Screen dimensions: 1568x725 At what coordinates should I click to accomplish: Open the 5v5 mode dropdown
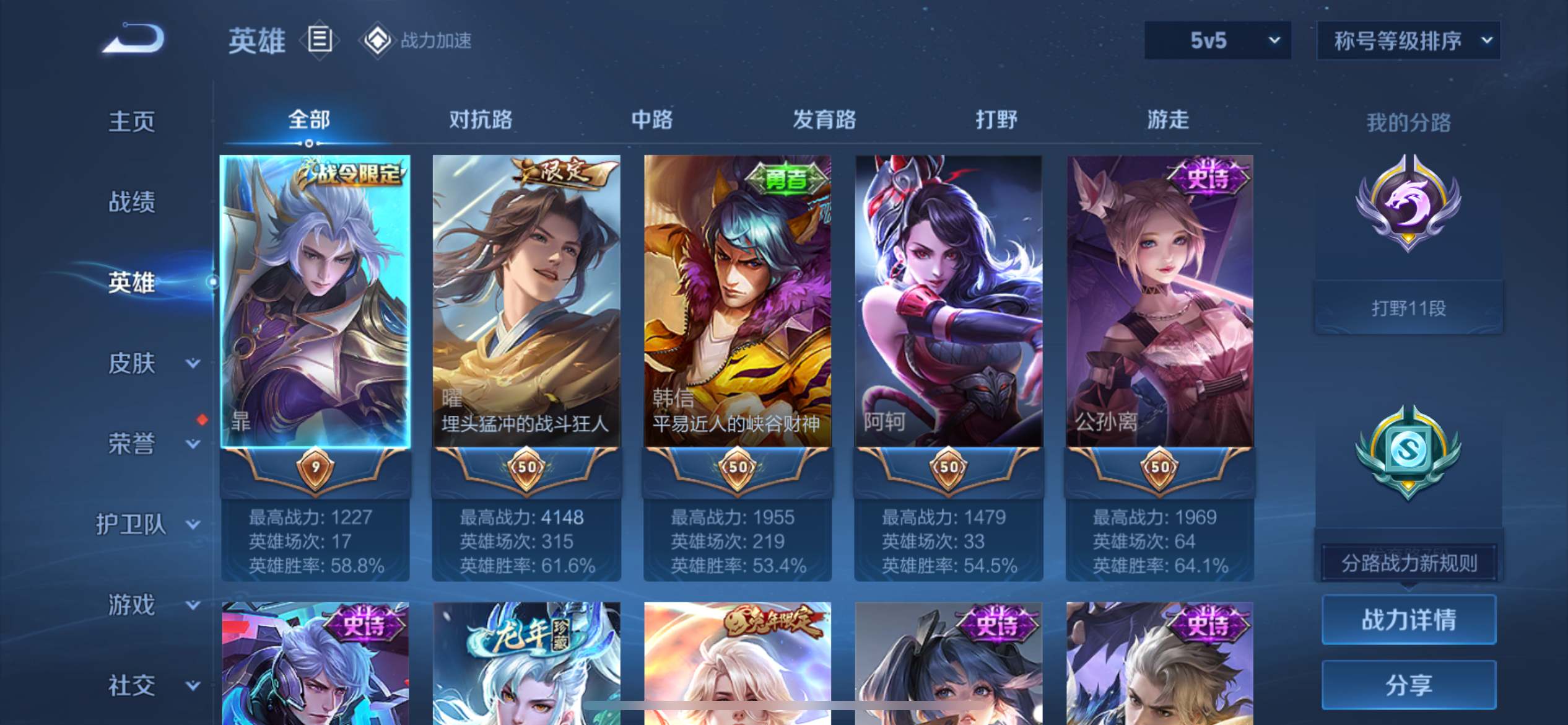[1217, 41]
